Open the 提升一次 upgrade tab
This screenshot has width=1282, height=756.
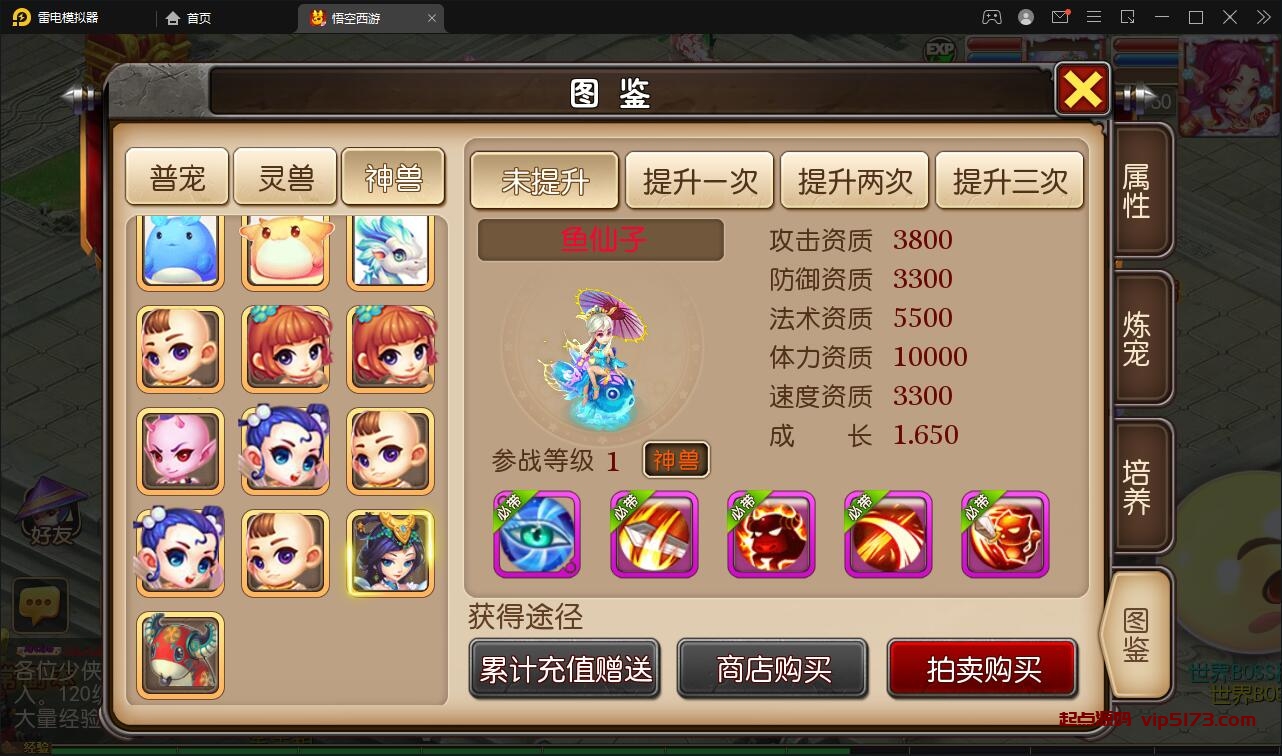click(x=699, y=181)
